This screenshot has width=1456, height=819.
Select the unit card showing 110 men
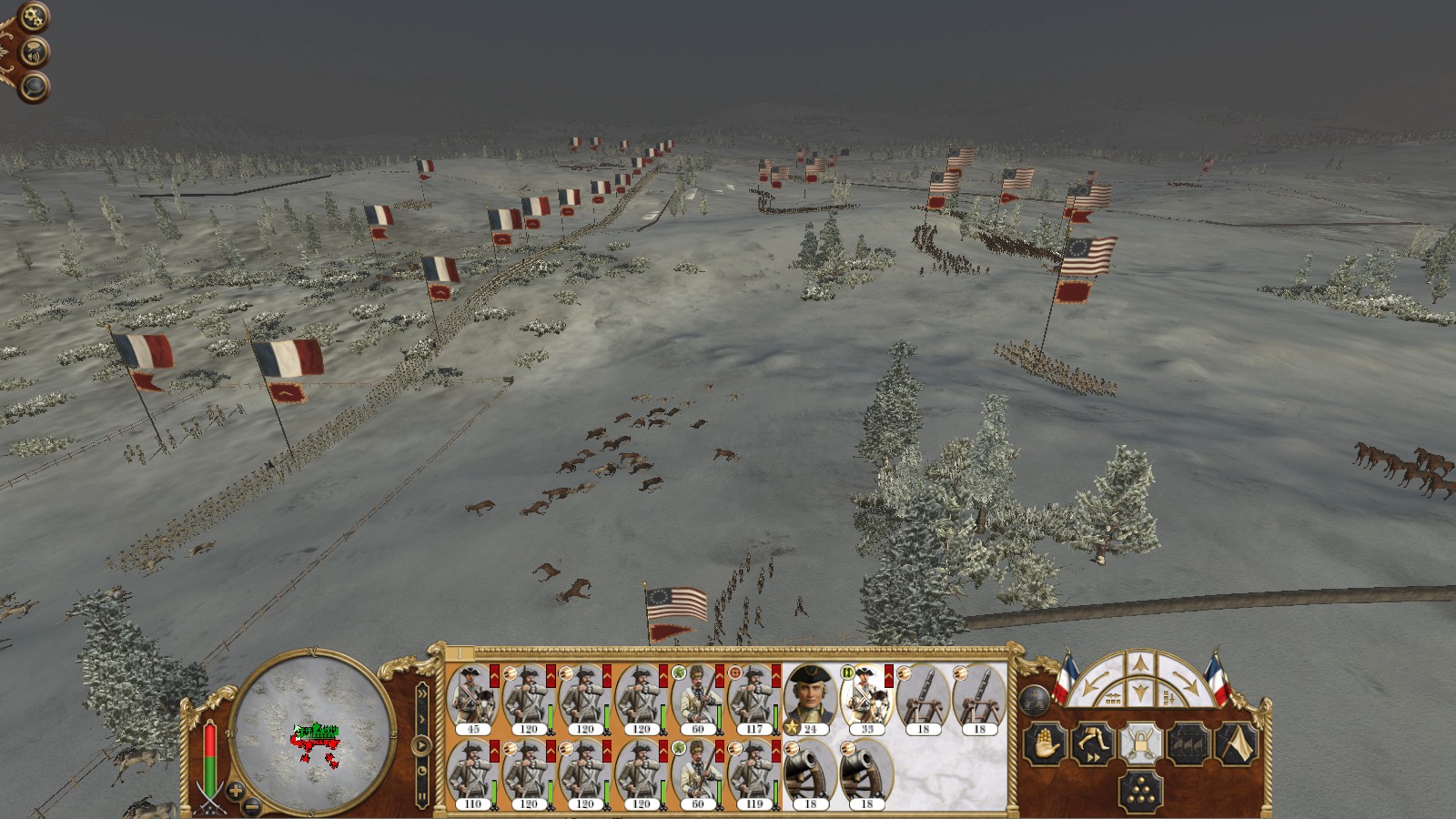tap(472, 773)
